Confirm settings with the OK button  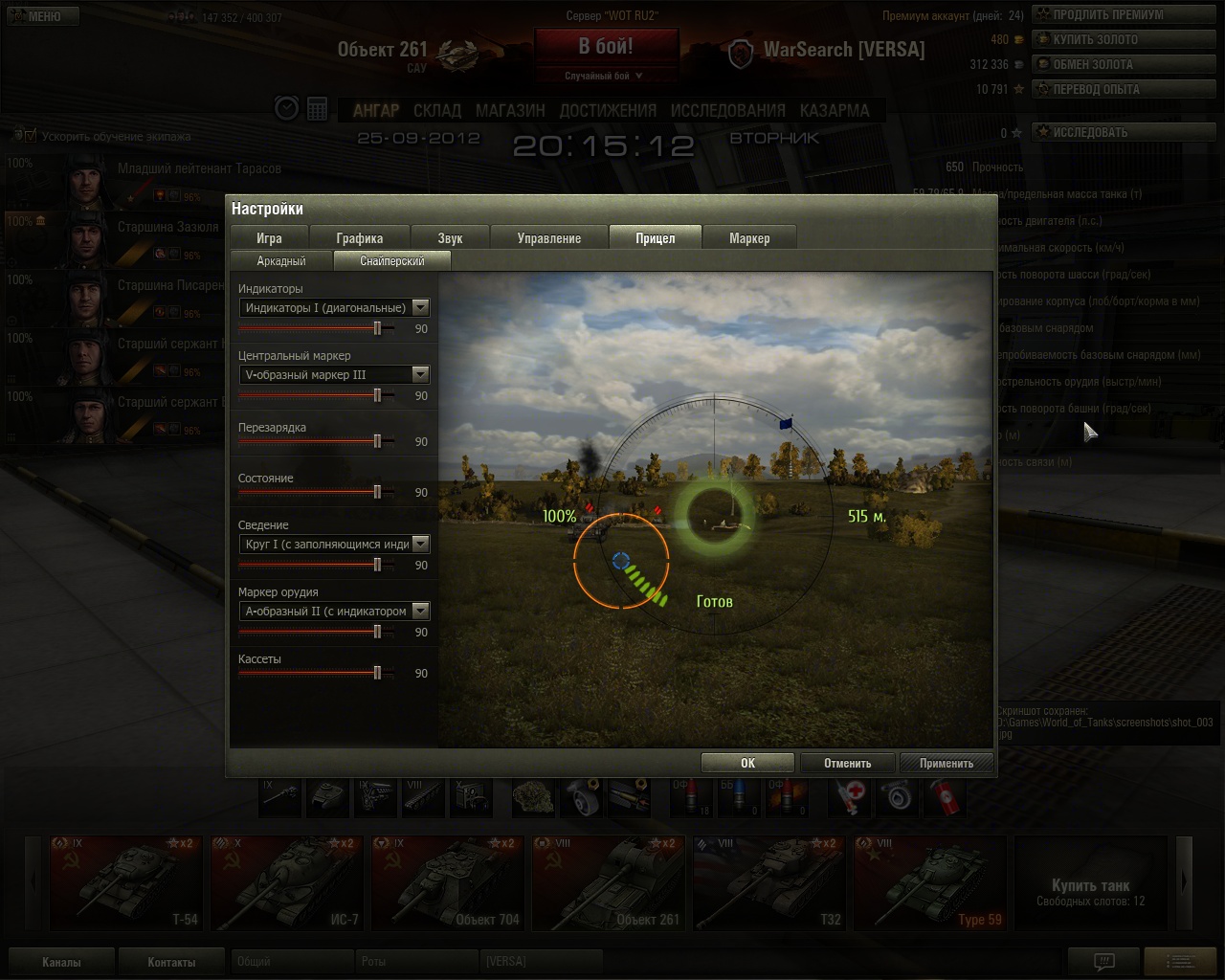point(747,763)
